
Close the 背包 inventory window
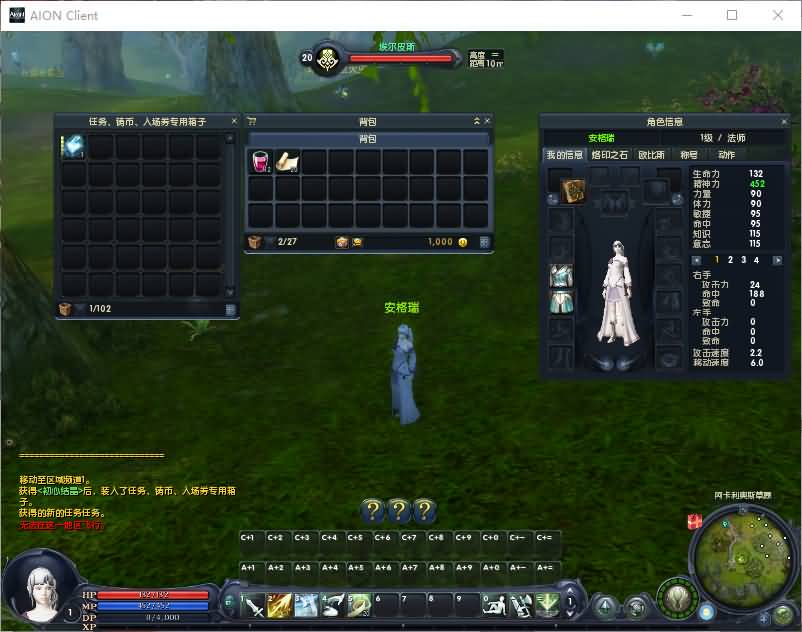click(x=488, y=121)
